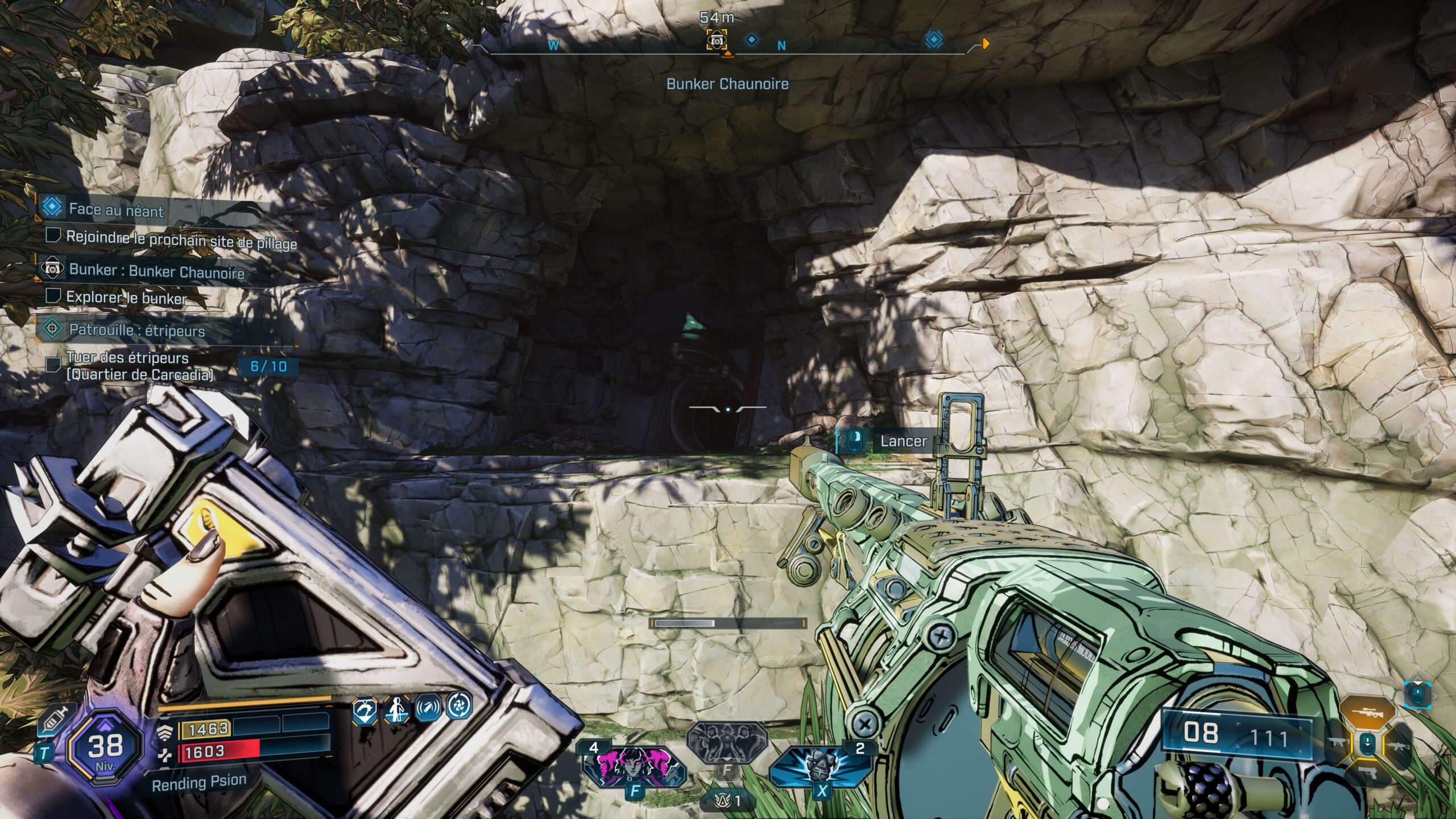The height and width of the screenshot is (819, 1456).
Task: Open the level 38 character badge
Action: (105, 747)
